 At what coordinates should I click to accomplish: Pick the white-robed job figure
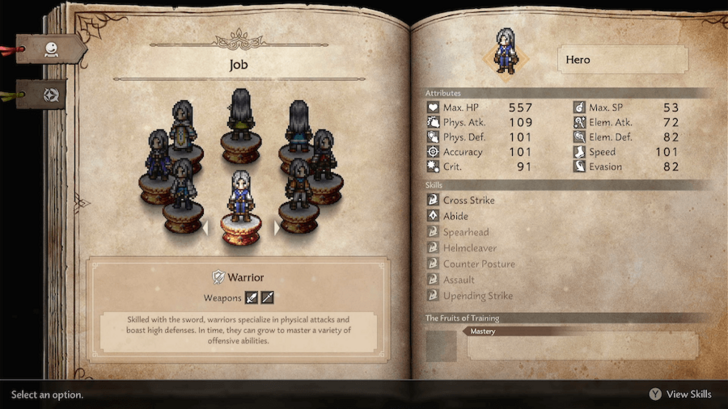click(181, 125)
